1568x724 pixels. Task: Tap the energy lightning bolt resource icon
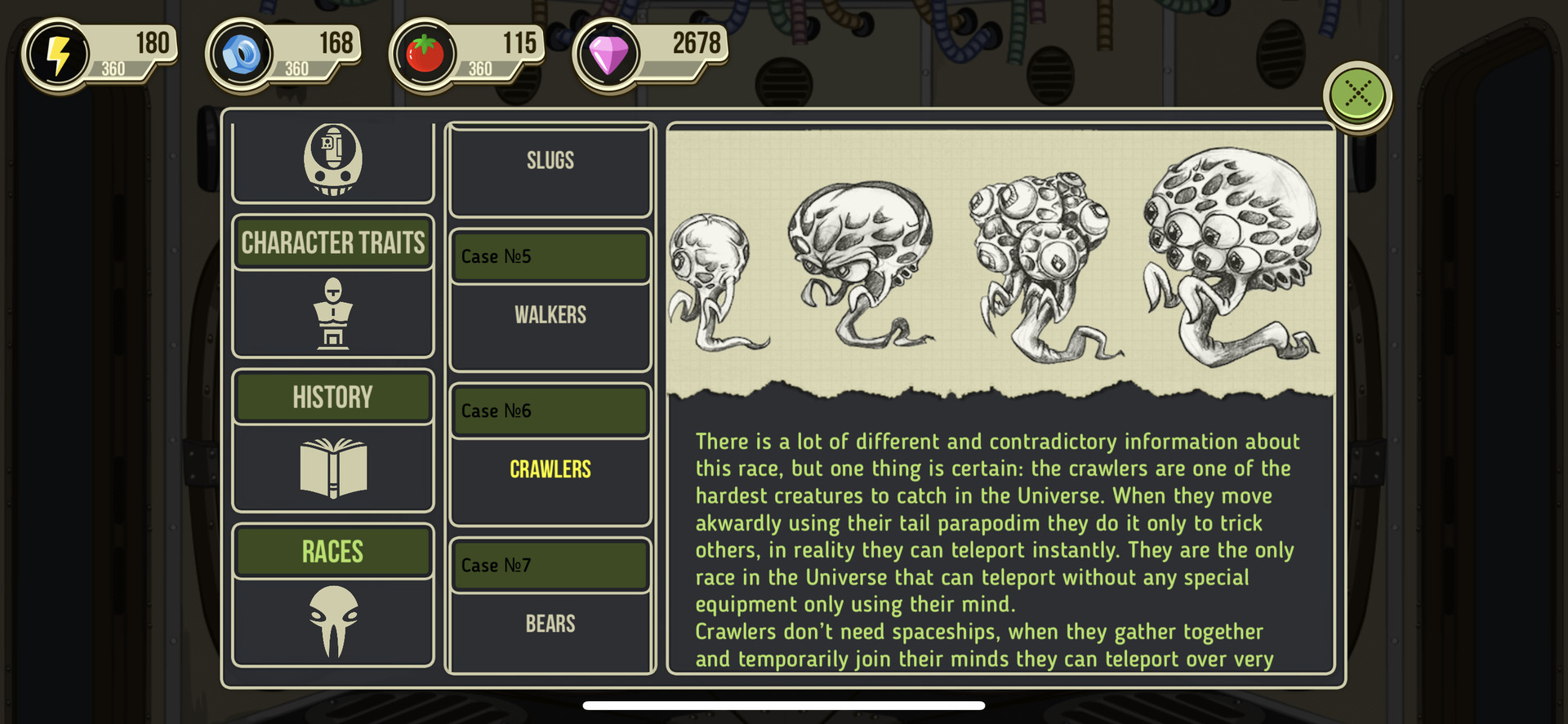57,56
